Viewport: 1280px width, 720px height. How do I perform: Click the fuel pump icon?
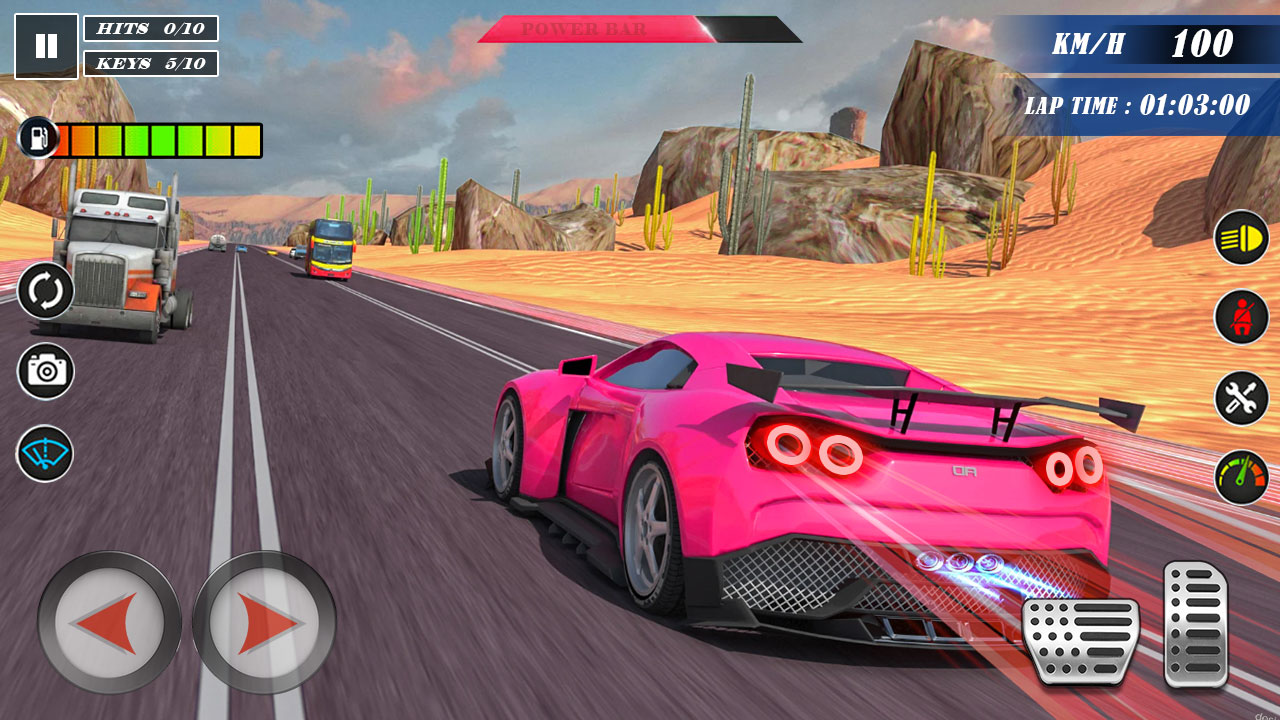coord(38,140)
